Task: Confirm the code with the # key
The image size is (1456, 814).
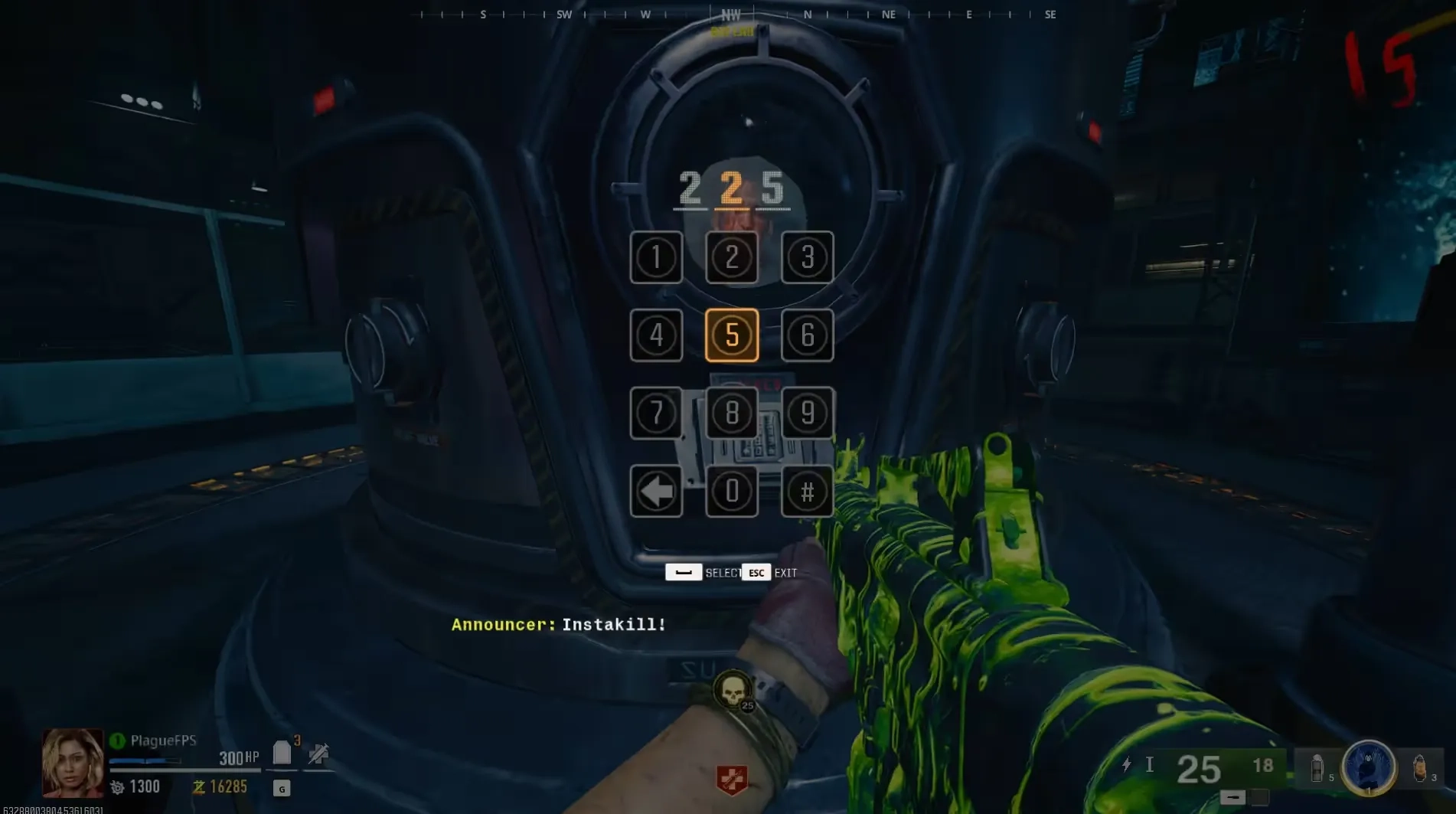Action: 807,492
